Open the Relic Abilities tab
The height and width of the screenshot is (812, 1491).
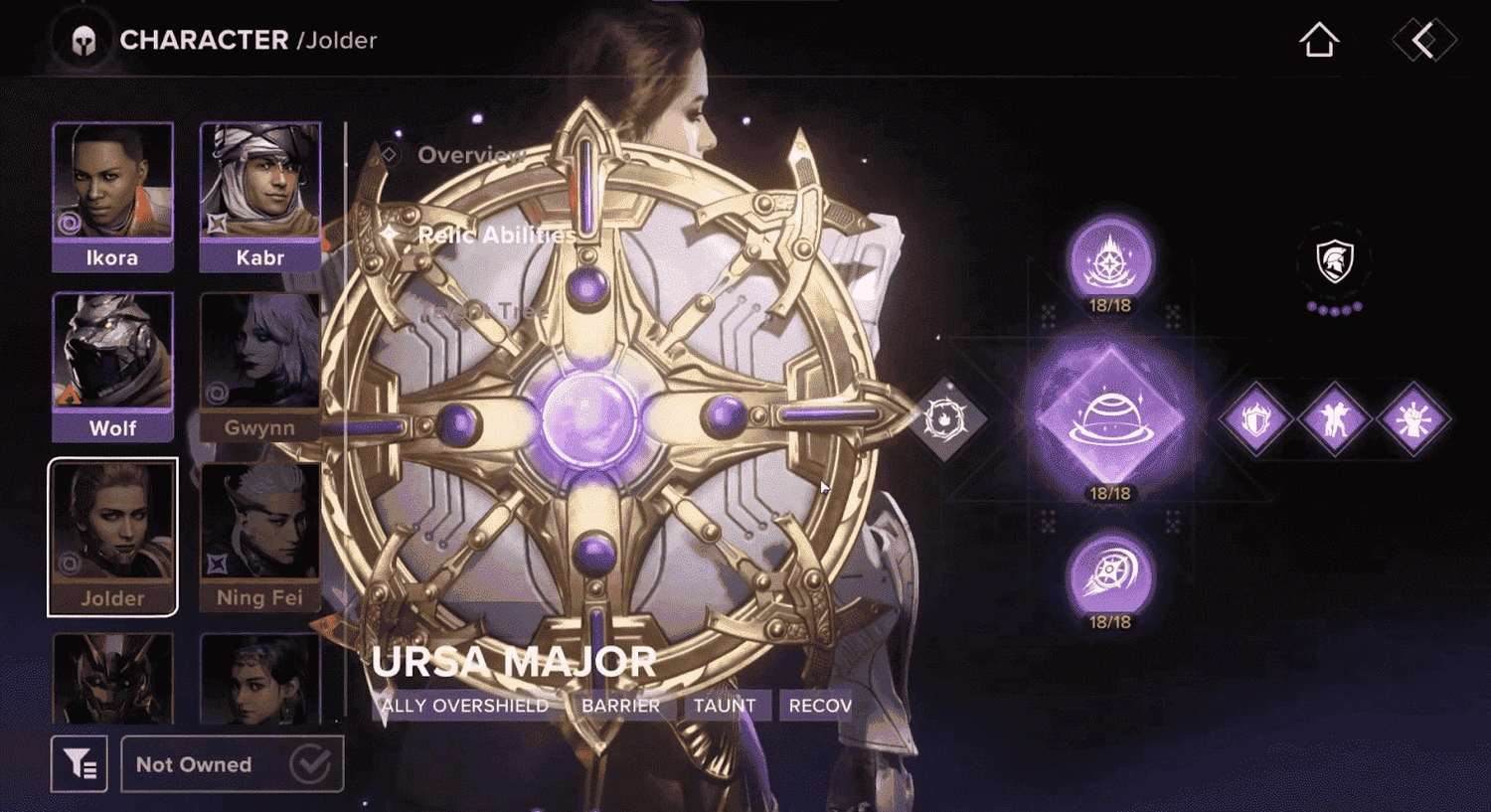click(x=495, y=236)
